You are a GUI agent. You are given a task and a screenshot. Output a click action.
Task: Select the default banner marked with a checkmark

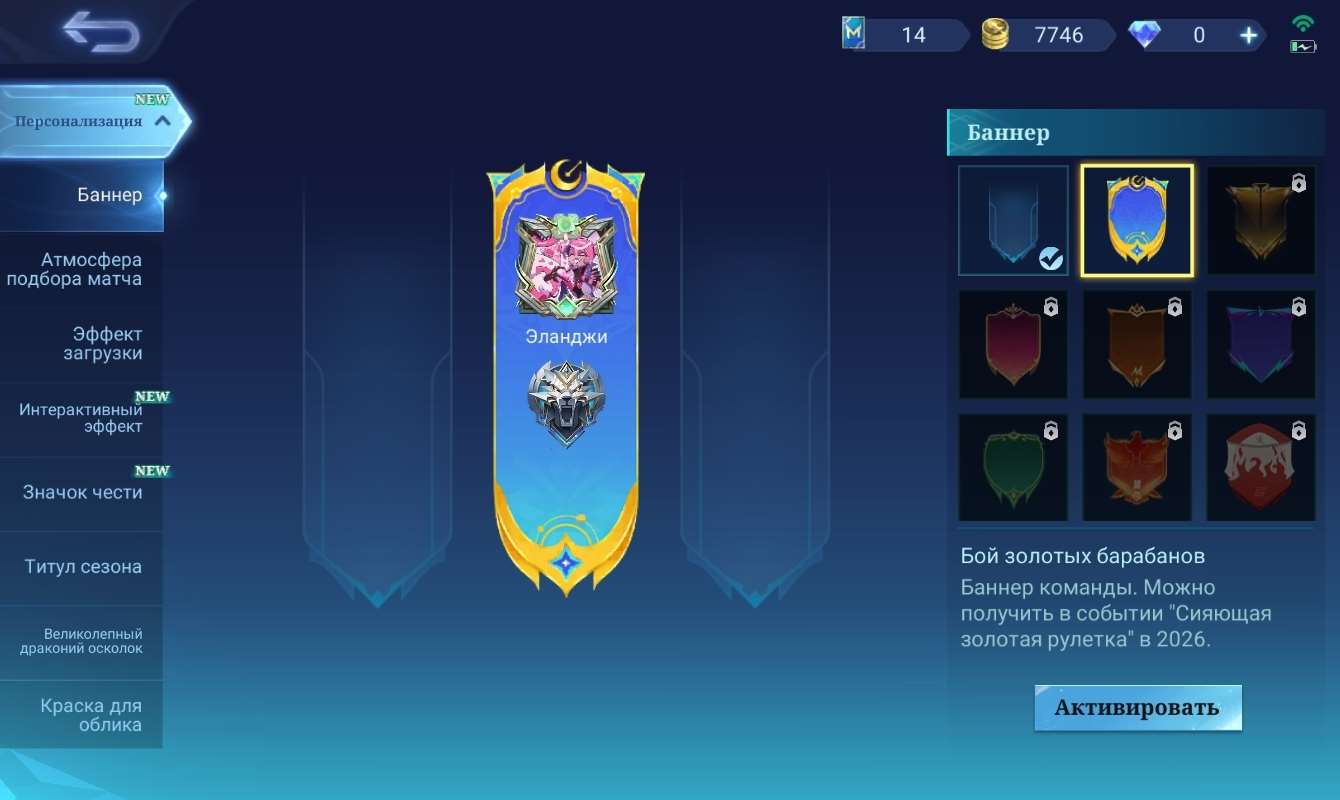coord(1013,220)
